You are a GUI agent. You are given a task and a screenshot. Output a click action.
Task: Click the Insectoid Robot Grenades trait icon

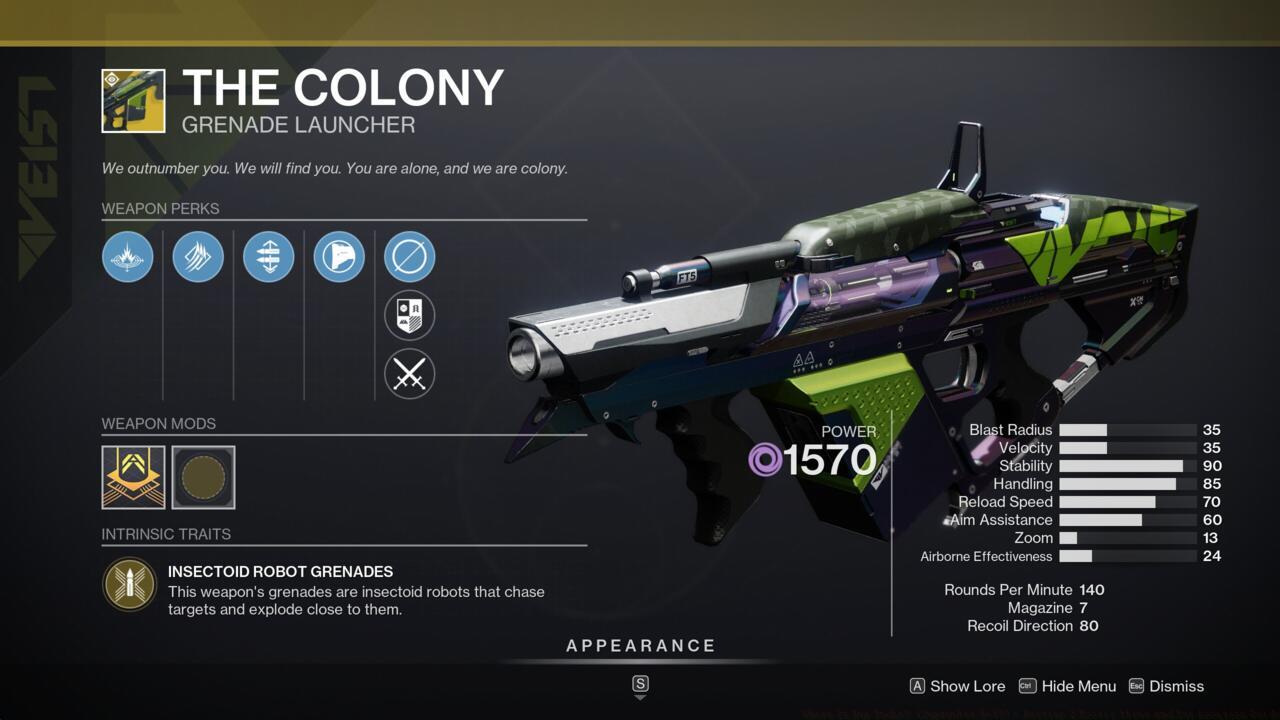tap(130, 583)
